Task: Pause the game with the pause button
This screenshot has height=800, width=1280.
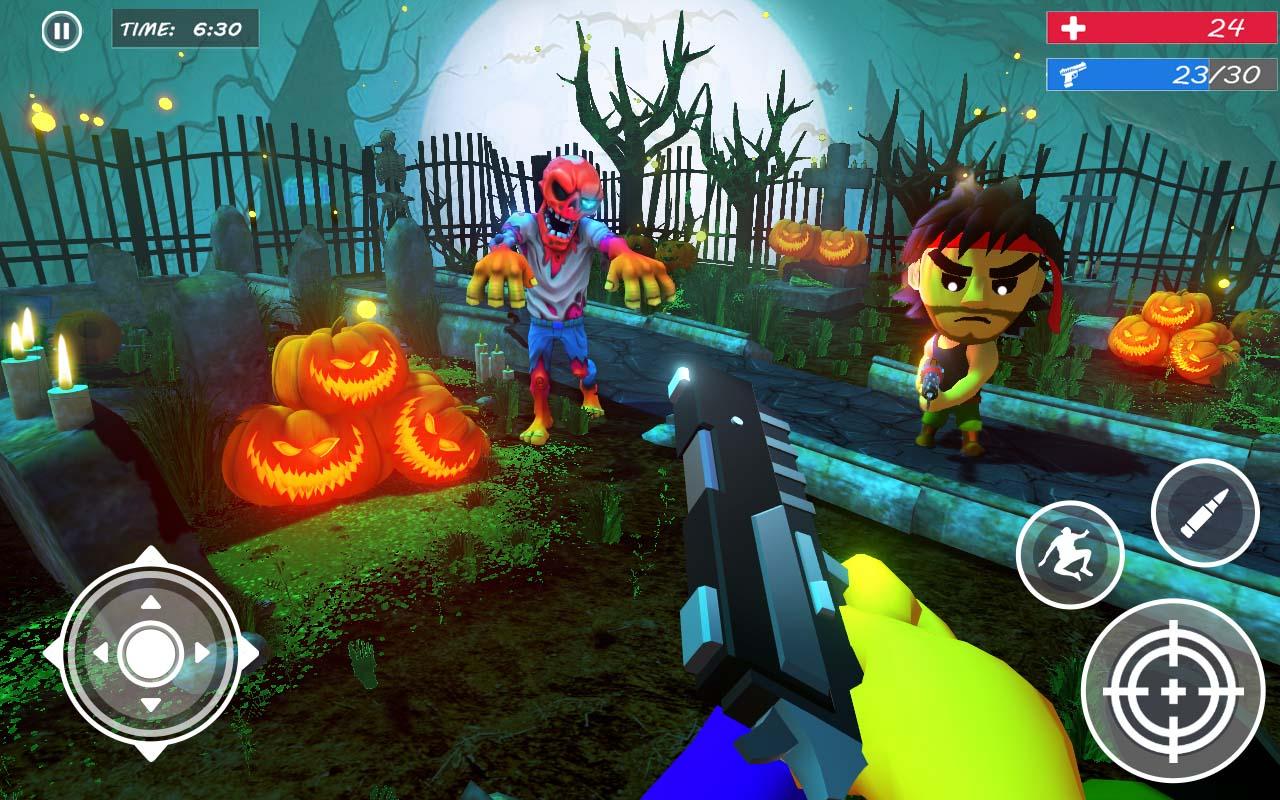Action: point(61,31)
